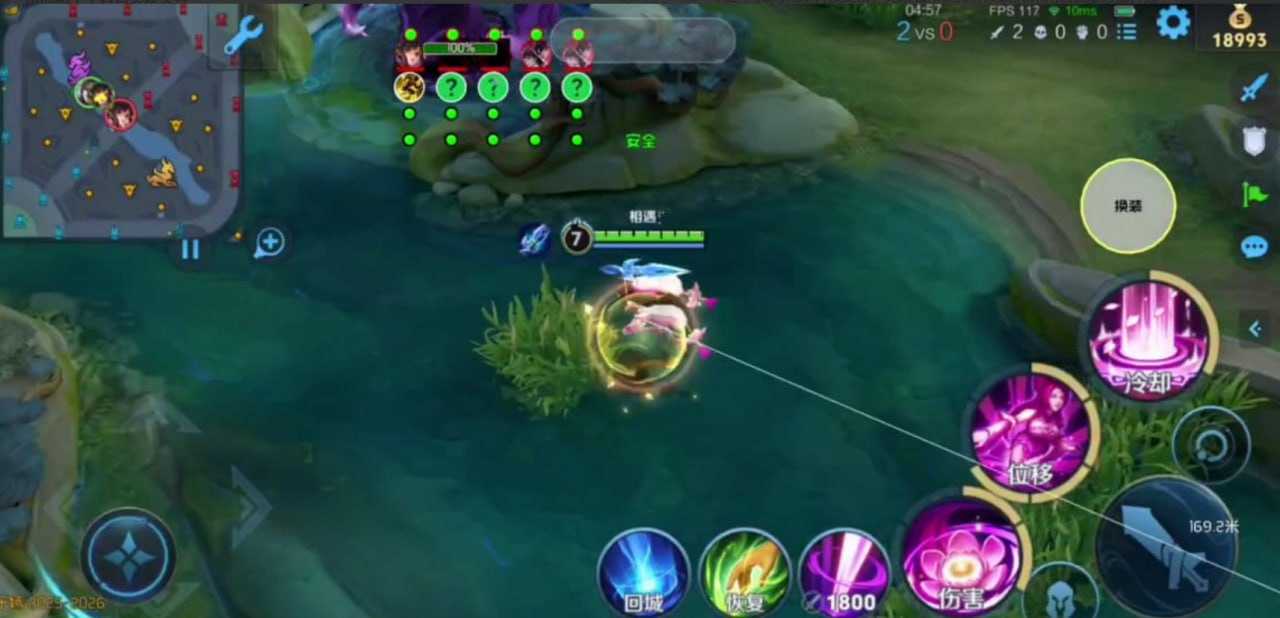Tap the virtual movement joystick
Viewport: 1280px width, 618px height.
(129, 556)
